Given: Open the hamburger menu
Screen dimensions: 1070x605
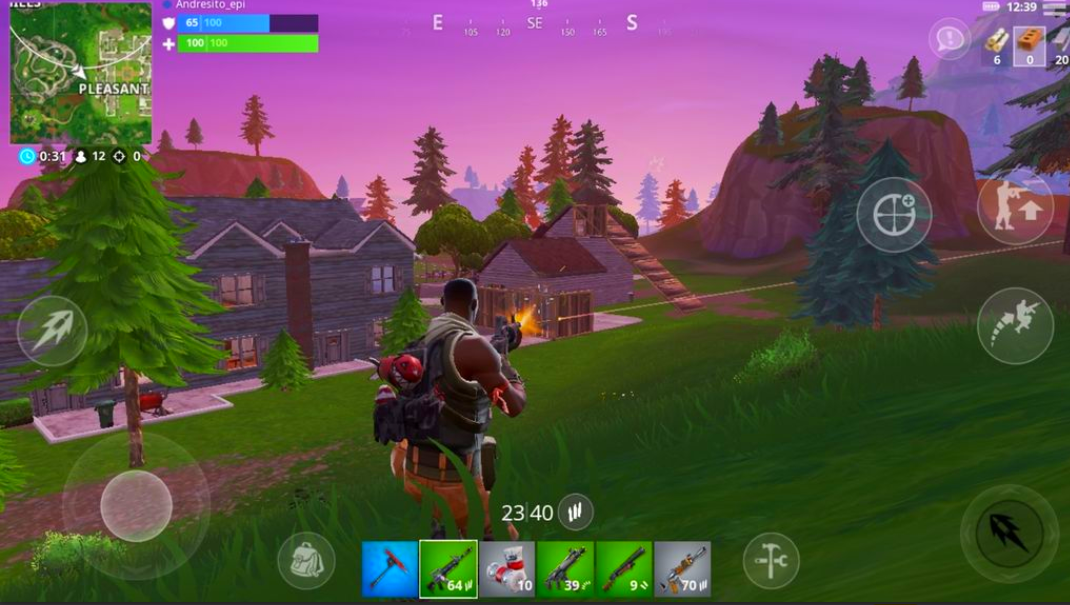Looking at the screenshot, I should point(1054,9).
